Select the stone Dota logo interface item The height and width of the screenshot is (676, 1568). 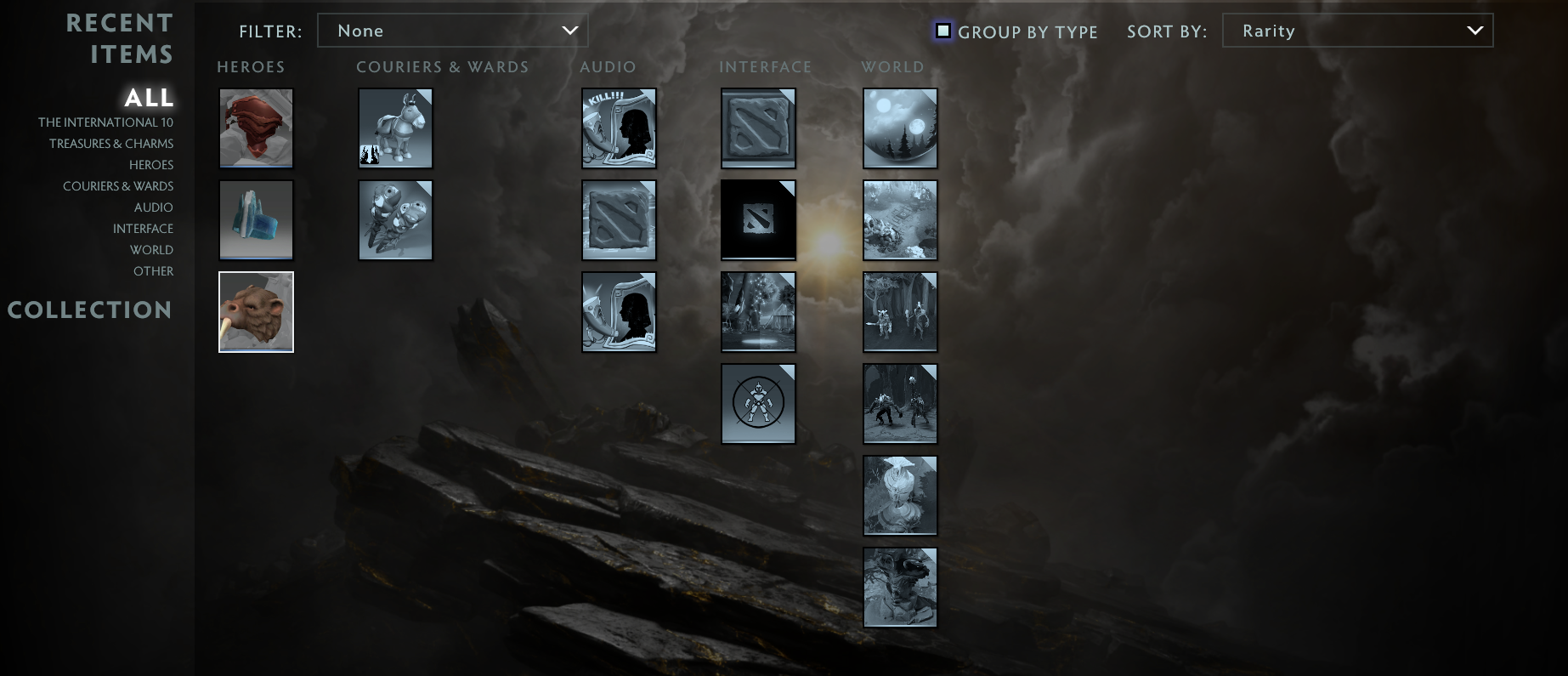(758, 128)
